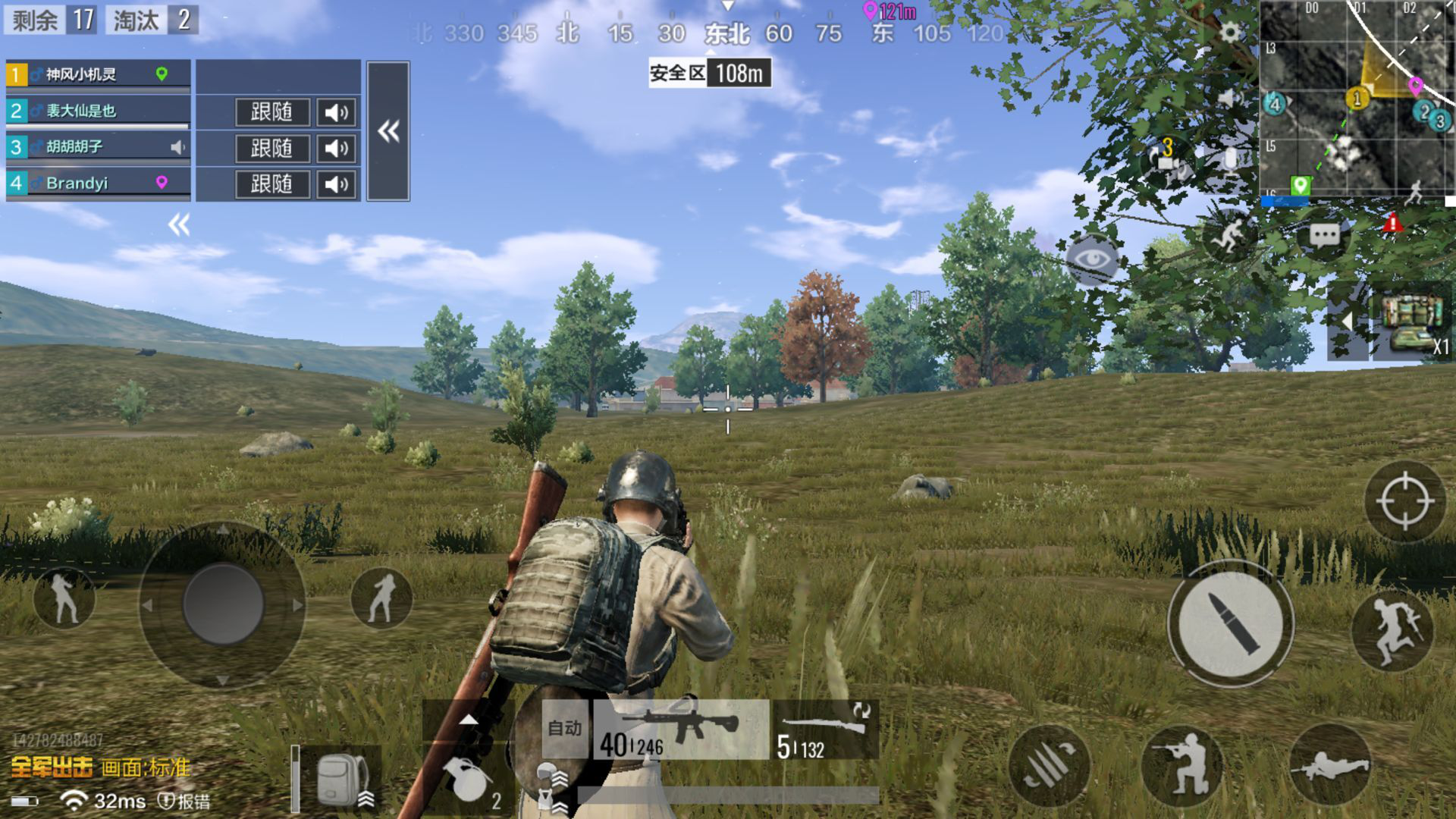Tap the red warning alert icon
Screen dimensions: 1456x819
(x=1392, y=223)
